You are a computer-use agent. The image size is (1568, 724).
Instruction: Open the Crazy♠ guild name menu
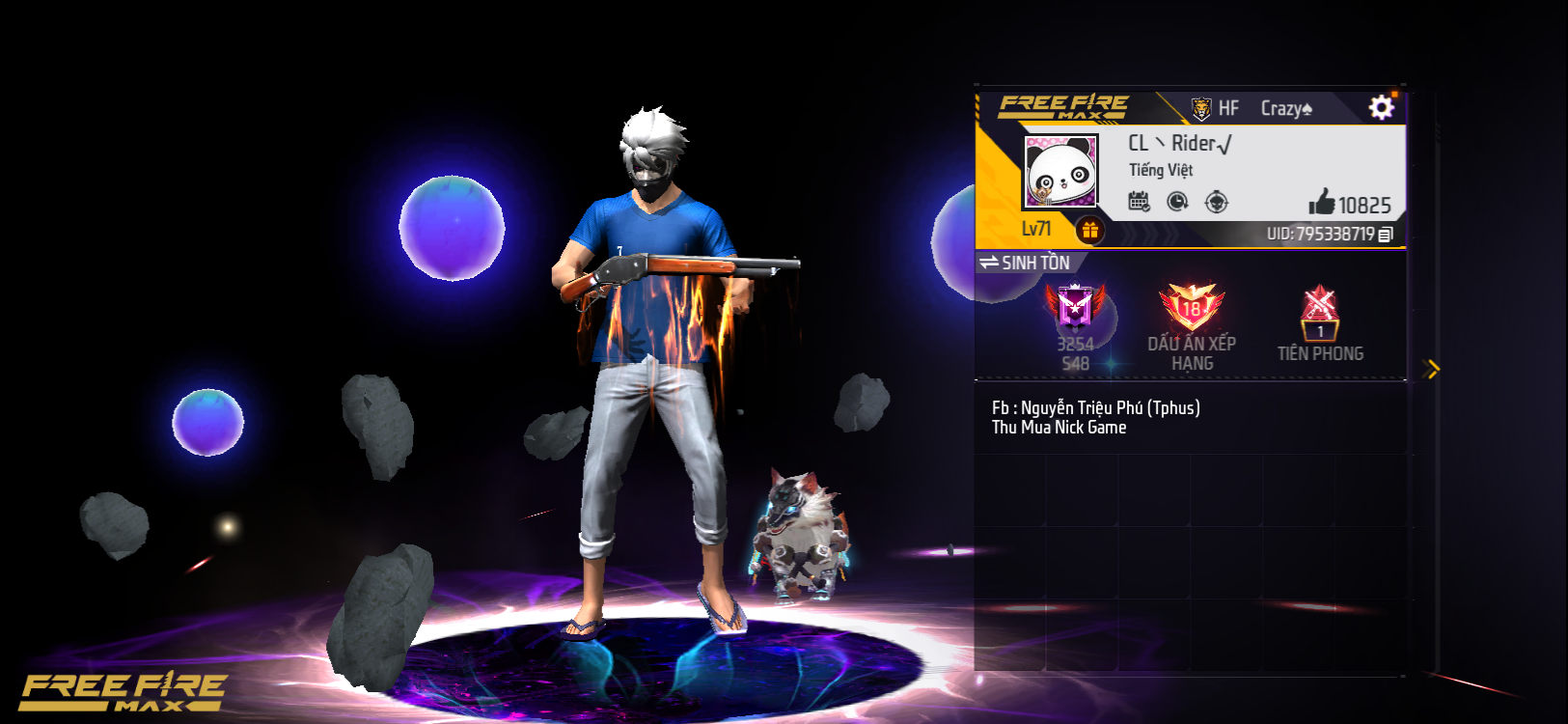pyautogui.click(x=1283, y=107)
